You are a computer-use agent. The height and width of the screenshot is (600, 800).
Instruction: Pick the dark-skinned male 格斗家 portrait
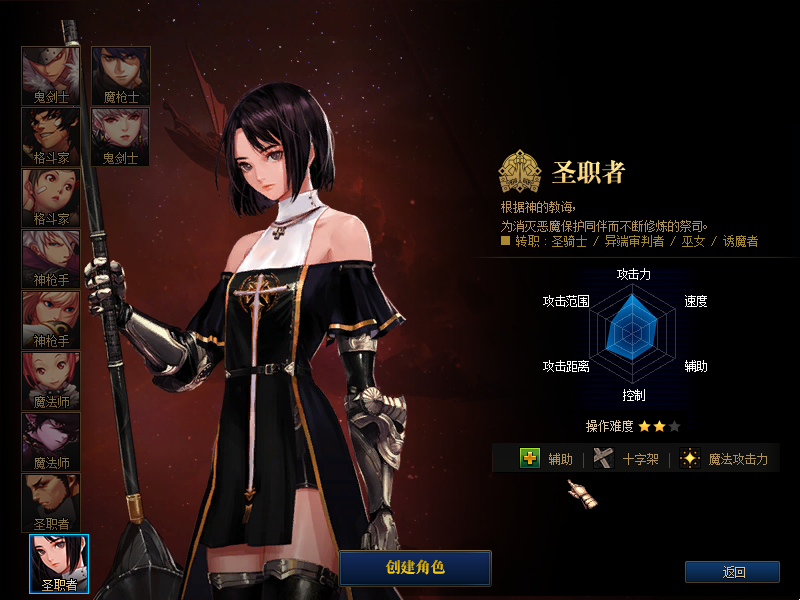coord(50,136)
